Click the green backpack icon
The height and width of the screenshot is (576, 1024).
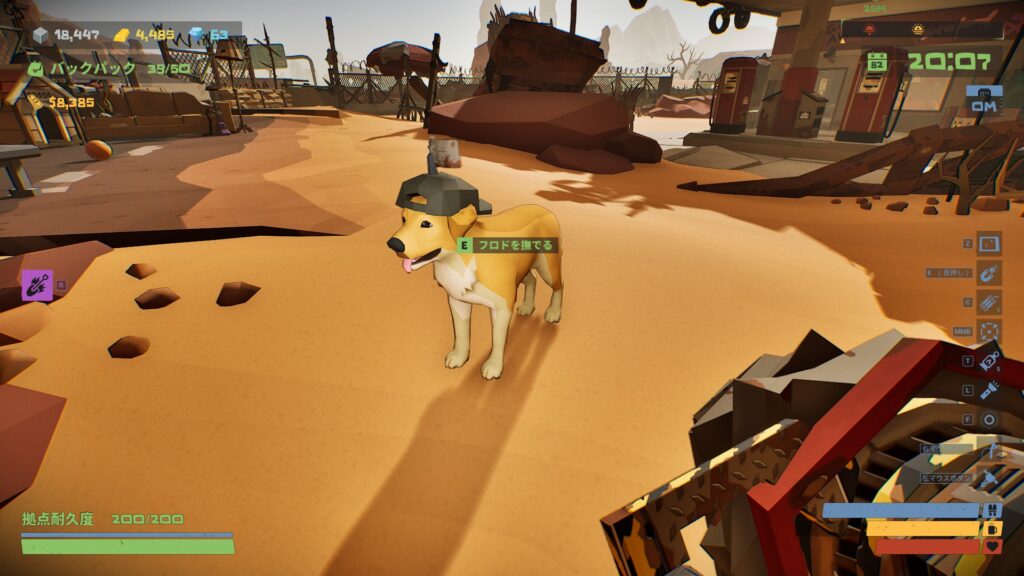click(36, 69)
